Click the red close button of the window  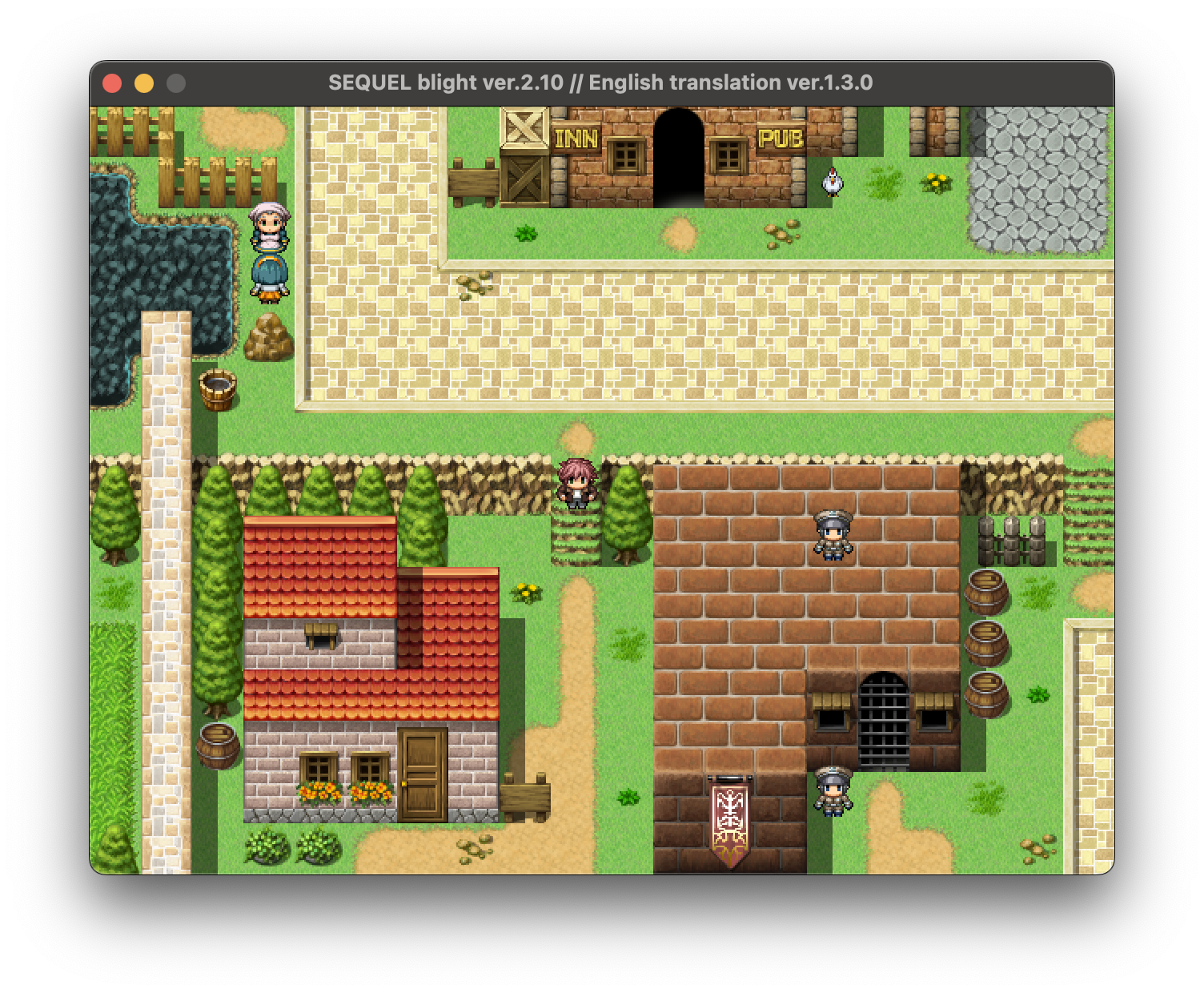[114, 81]
